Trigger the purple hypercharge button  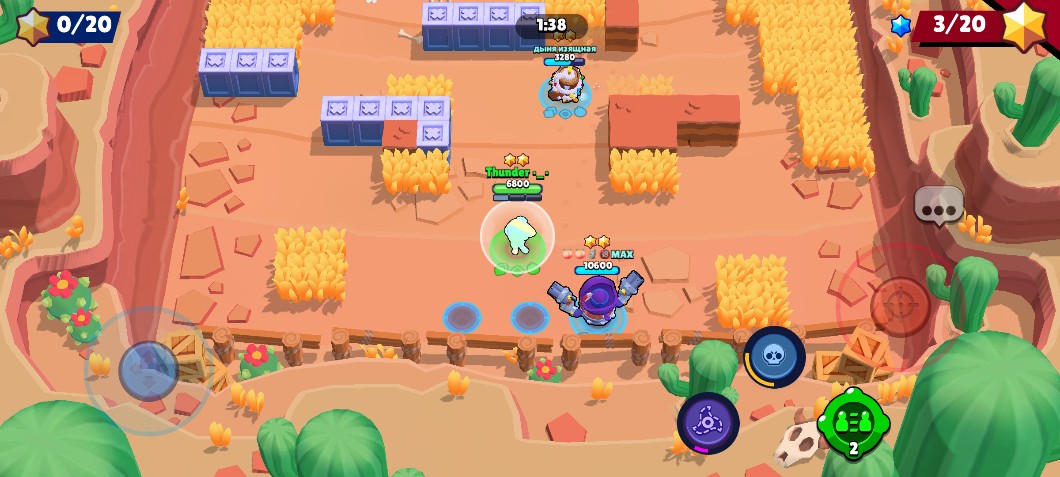click(708, 423)
